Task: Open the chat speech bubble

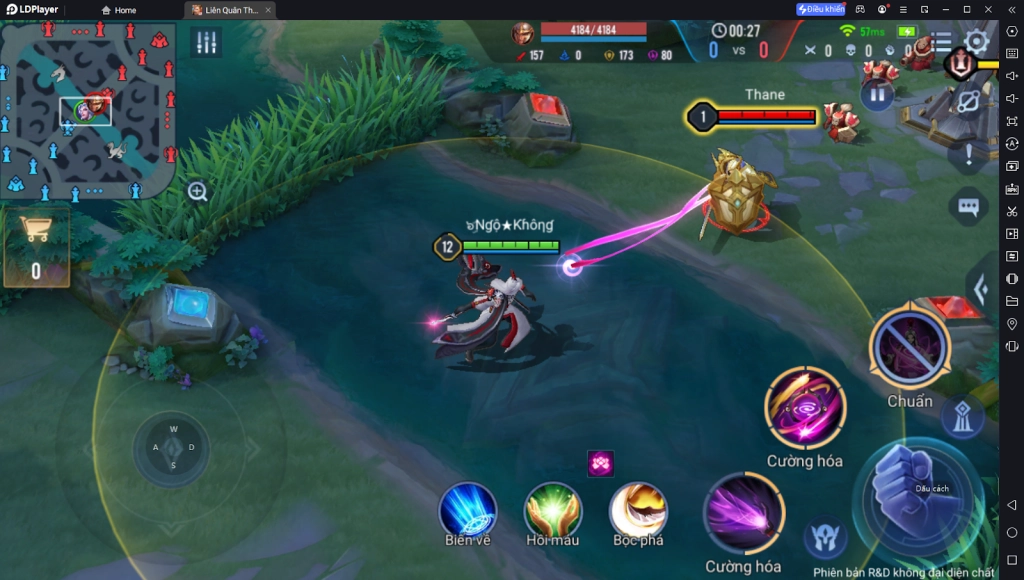Action: coord(967,207)
